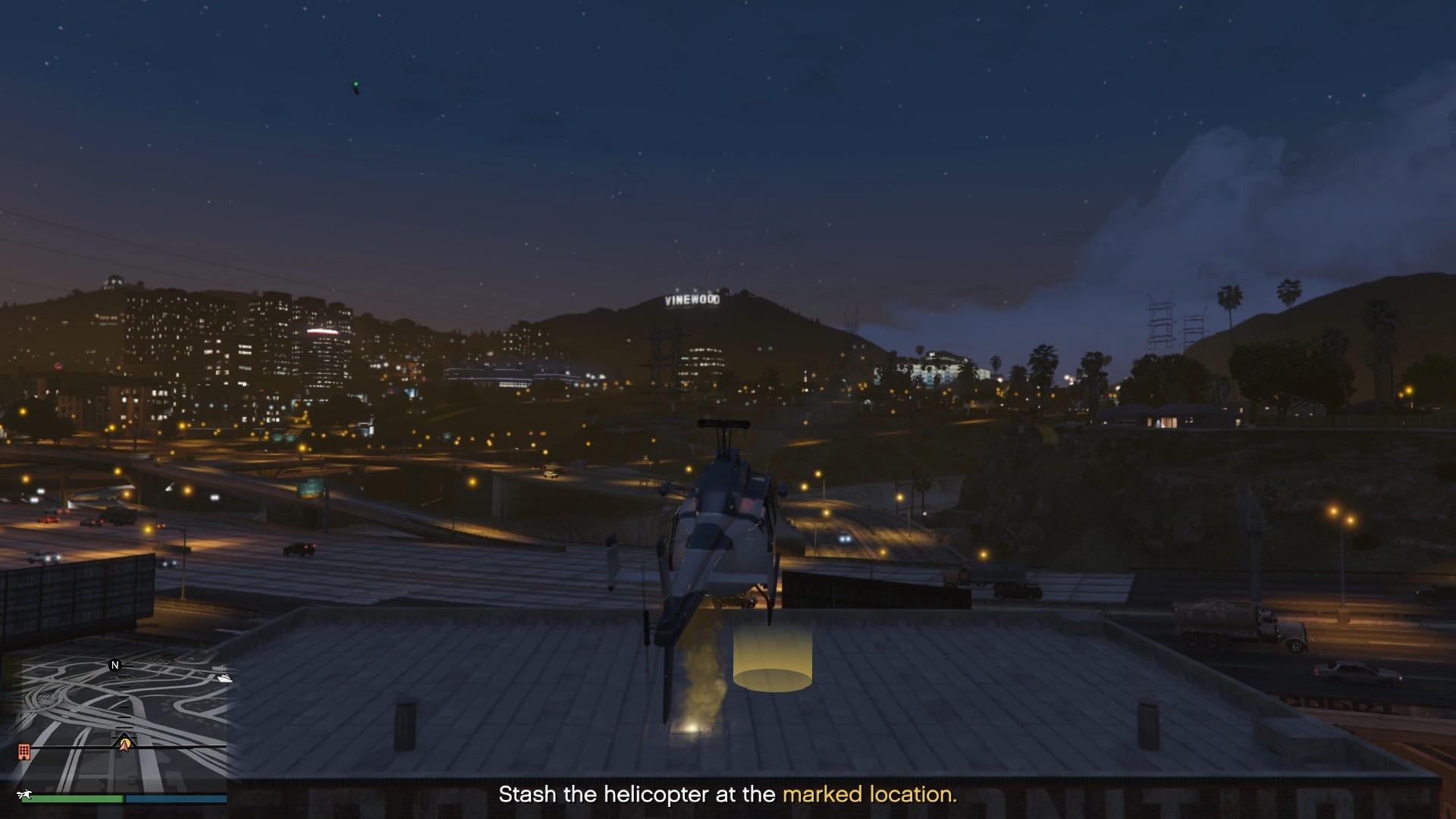Screen dimensions: 1456x819
Task: Click the white jockey stamina icon below minimap
Action: coord(25,794)
